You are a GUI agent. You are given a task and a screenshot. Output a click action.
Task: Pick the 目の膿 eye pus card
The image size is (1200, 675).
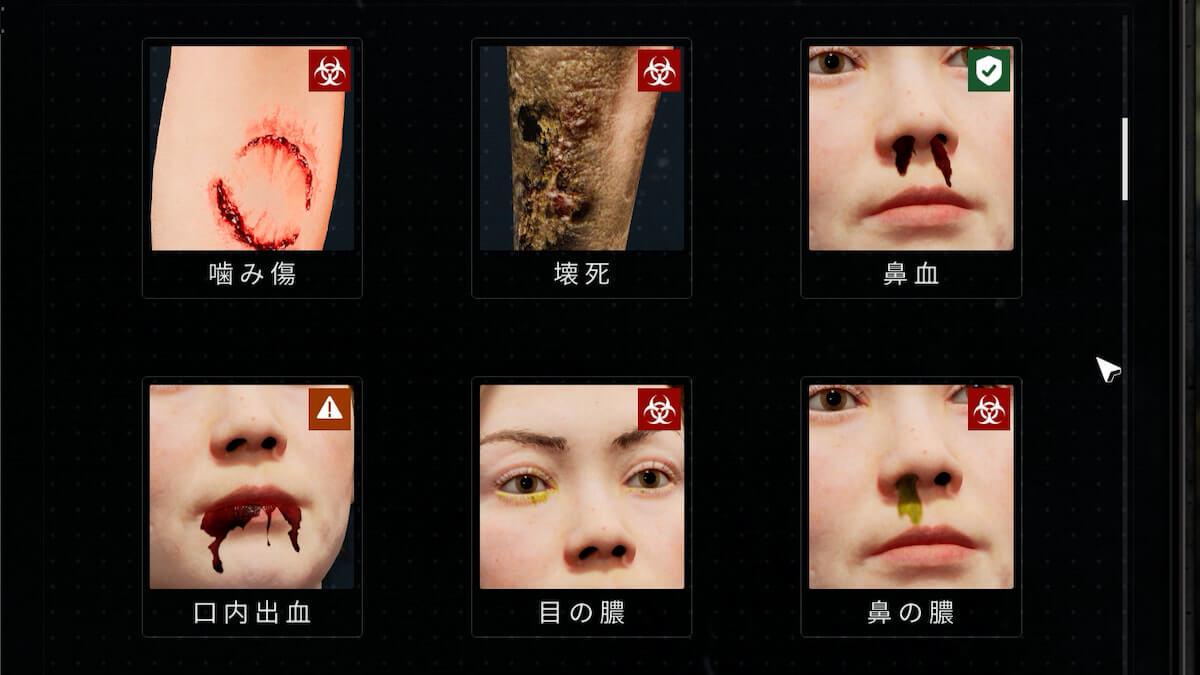pos(581,506)
